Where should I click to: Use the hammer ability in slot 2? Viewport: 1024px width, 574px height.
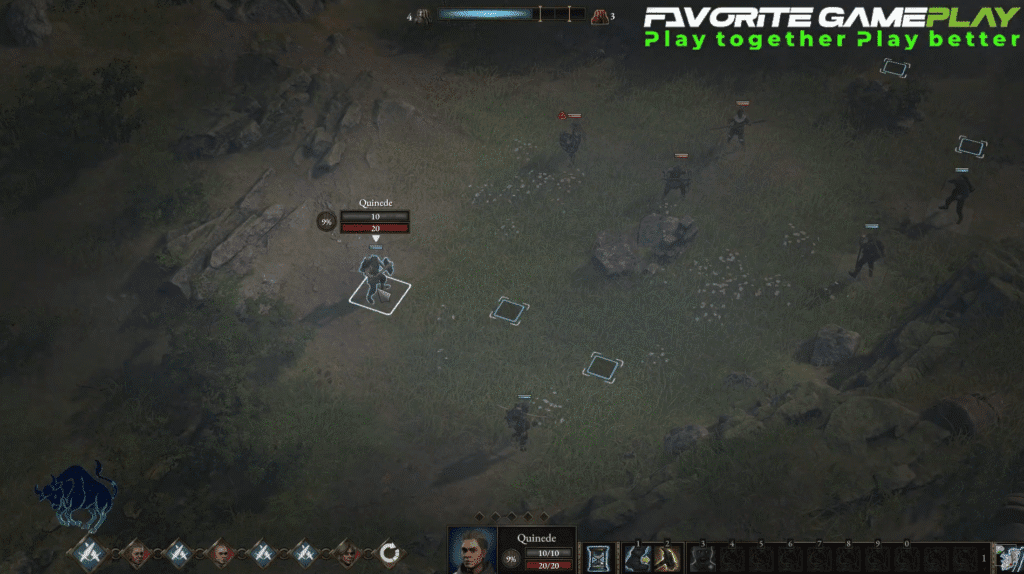coord(667,557)
